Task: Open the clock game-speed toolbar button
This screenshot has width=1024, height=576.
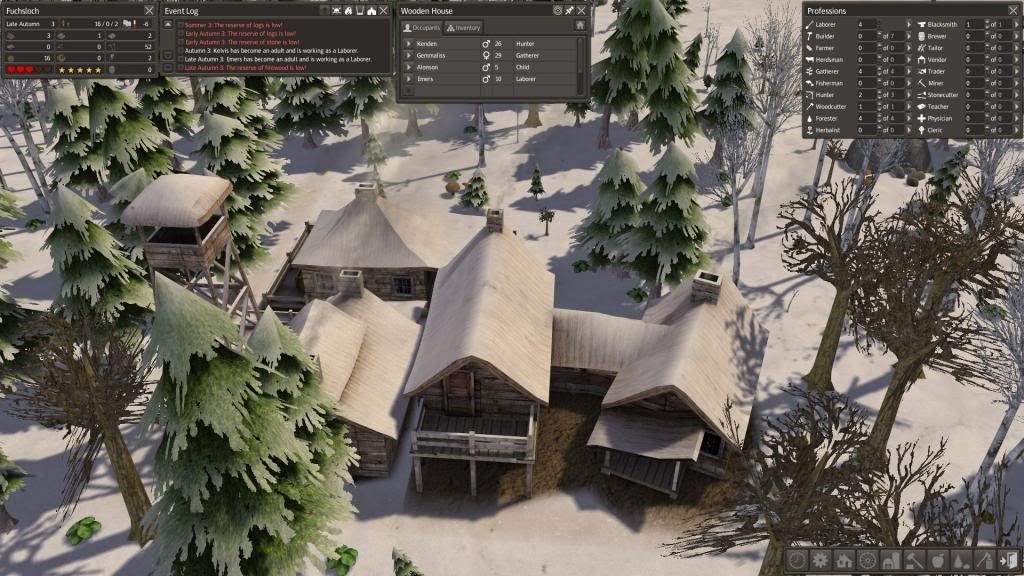Action: click(x=797, y=561)
